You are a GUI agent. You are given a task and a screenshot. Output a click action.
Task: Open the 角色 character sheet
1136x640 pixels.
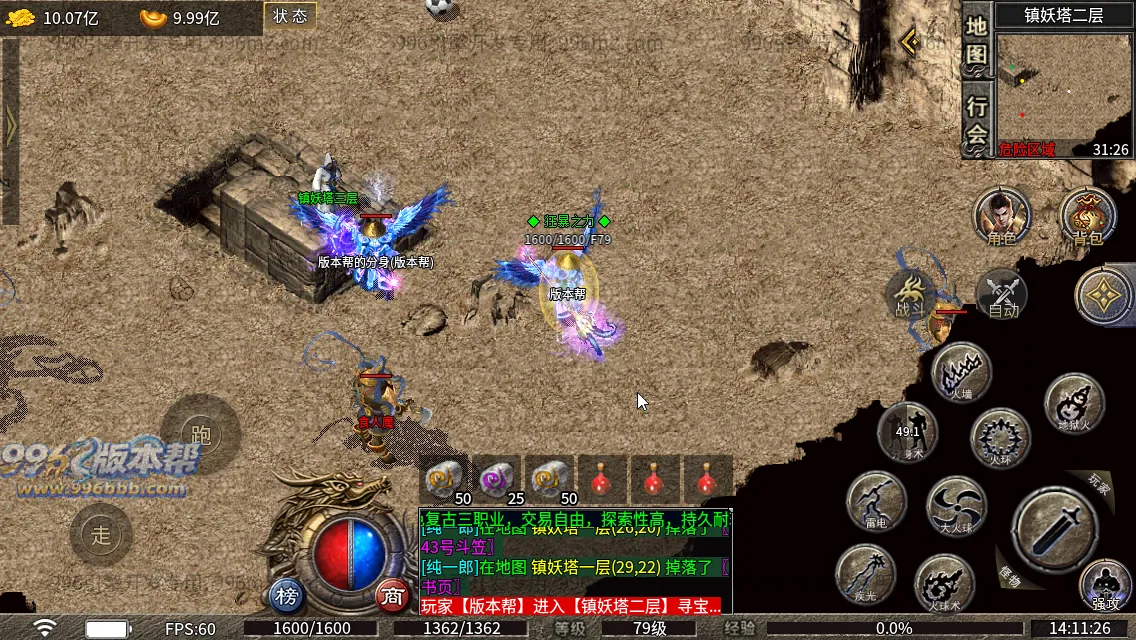click(x=1002, y=216)
